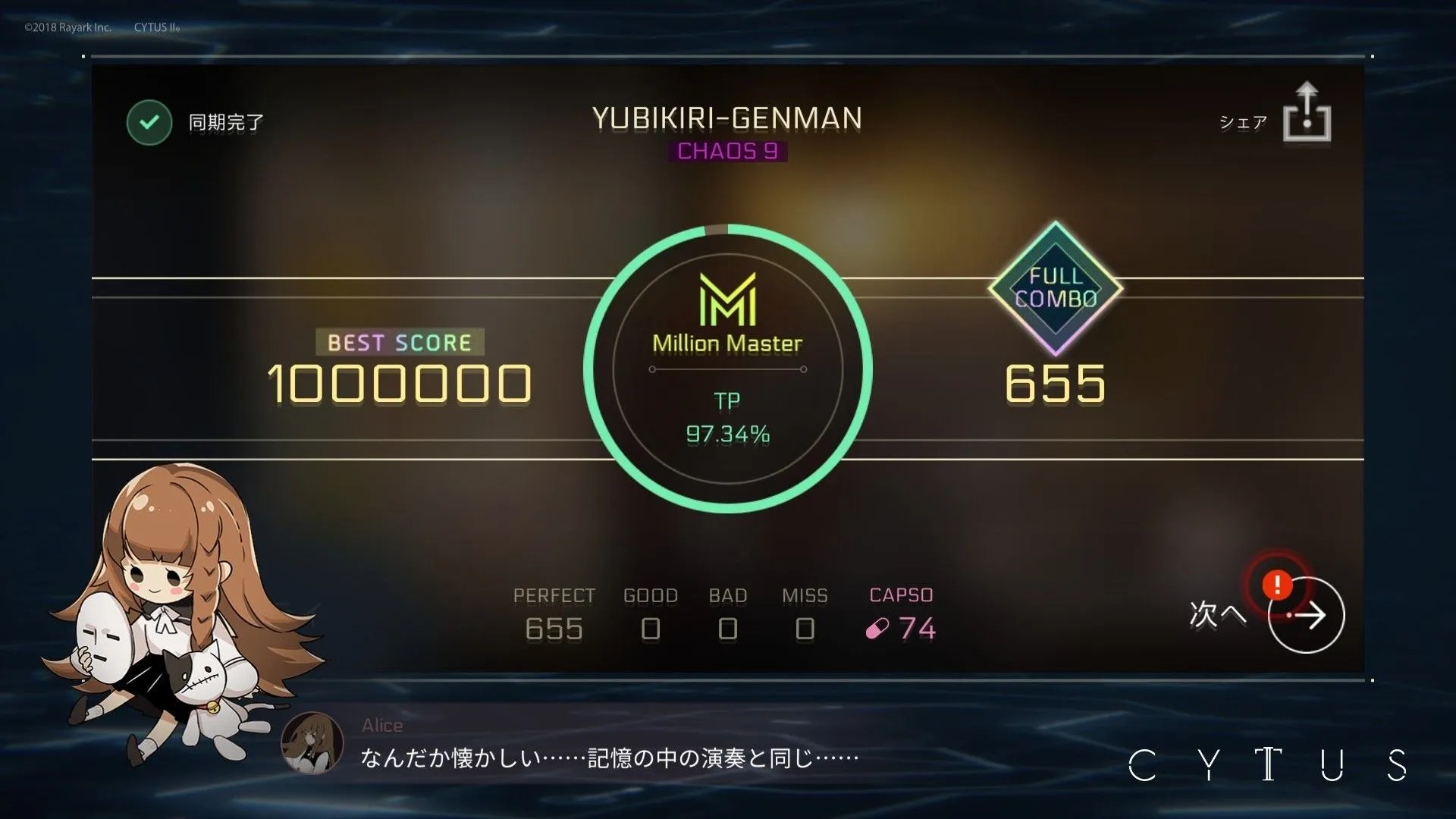Toggle the 同期完了 sync status indicator
The height and width of the screenshot is (819, 1456).
tap(224, 122)
